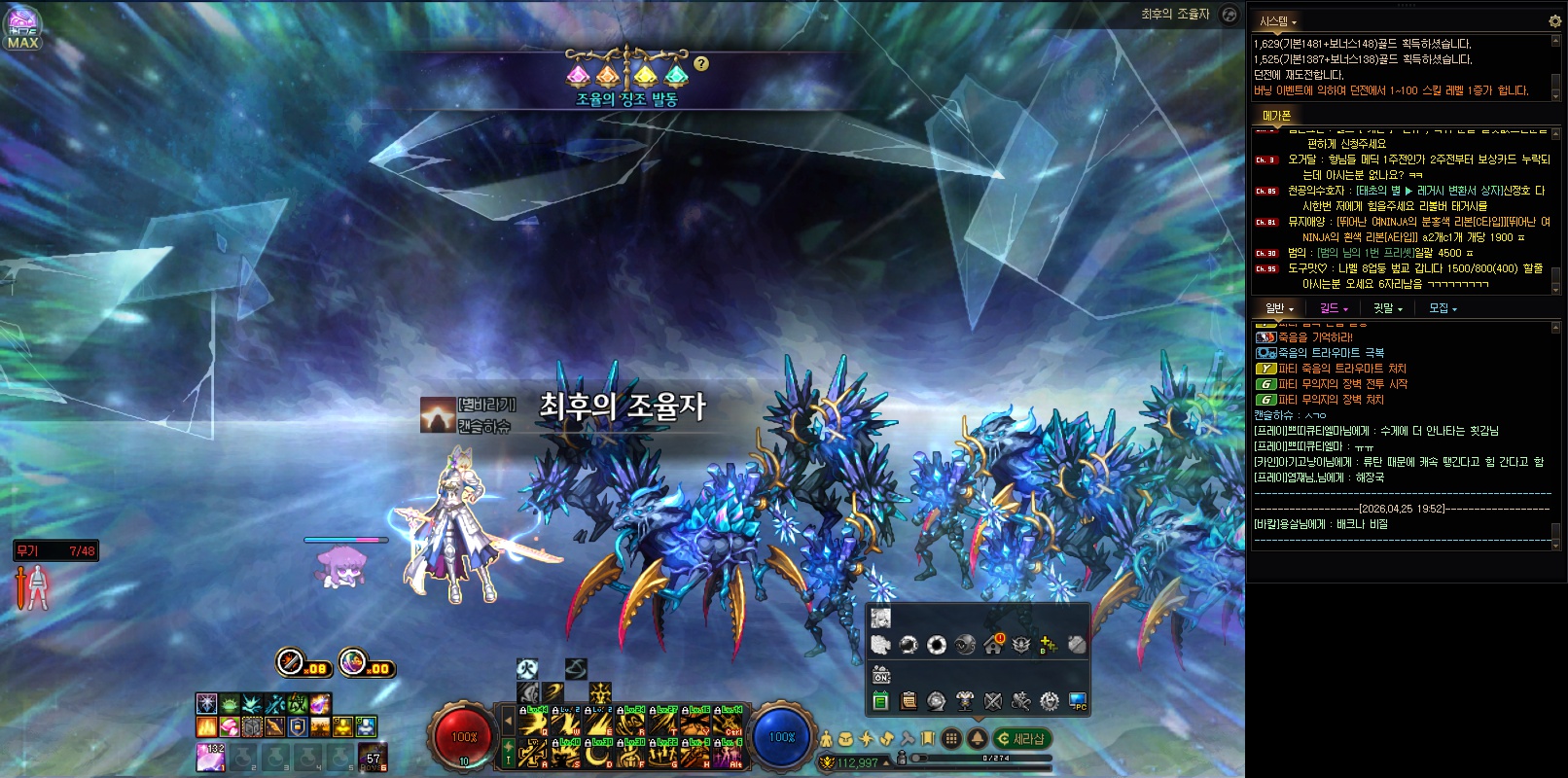Image resolution: width=1568 pixels, height=778 pixels.
Task: Select the 귓말 whisper chat tab
Action: [x=1386, y=308]
